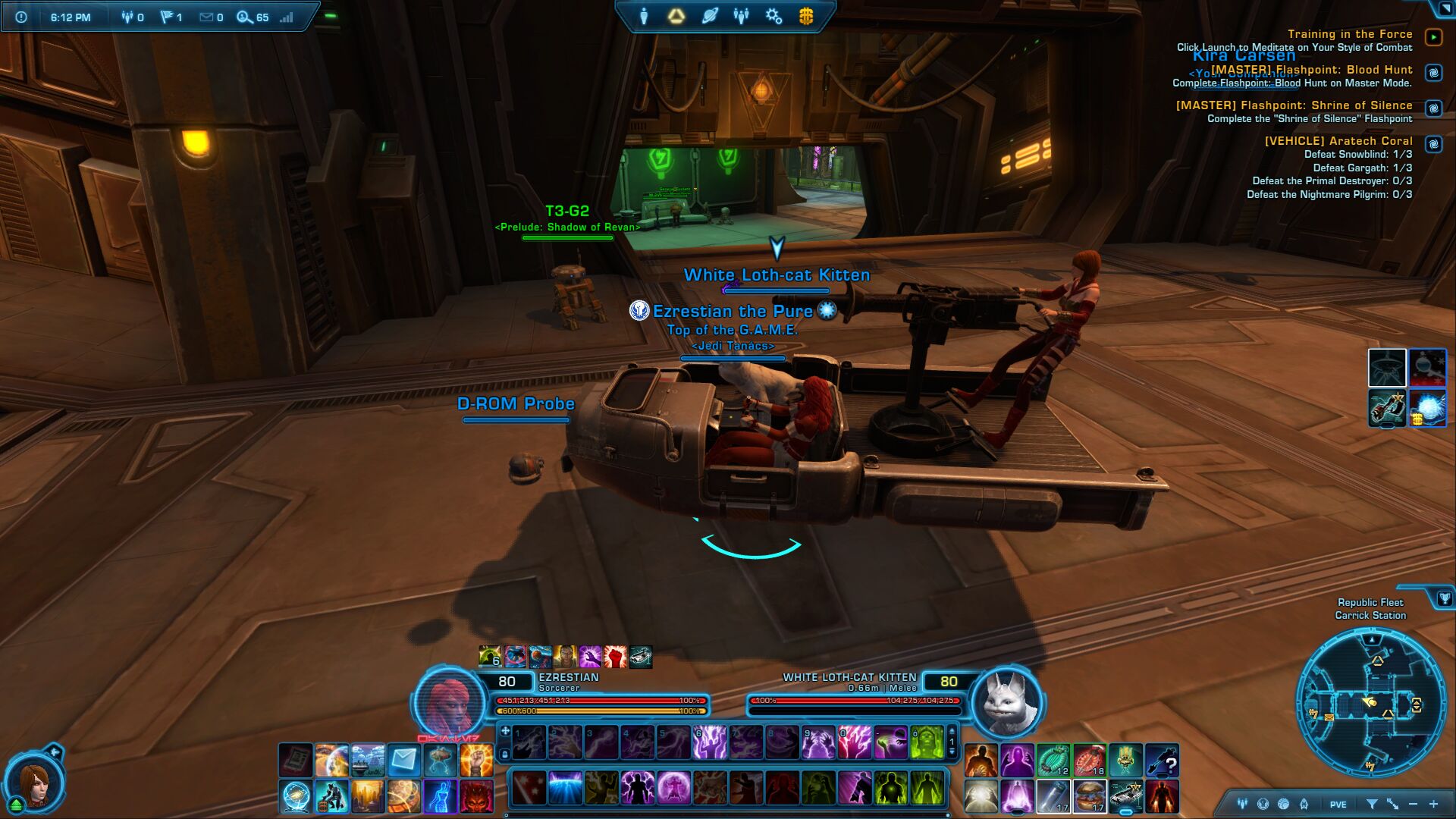Activate the question mark ship ability slot
The width and height of the screenshot is (1456, 819).
[1162, 761]
